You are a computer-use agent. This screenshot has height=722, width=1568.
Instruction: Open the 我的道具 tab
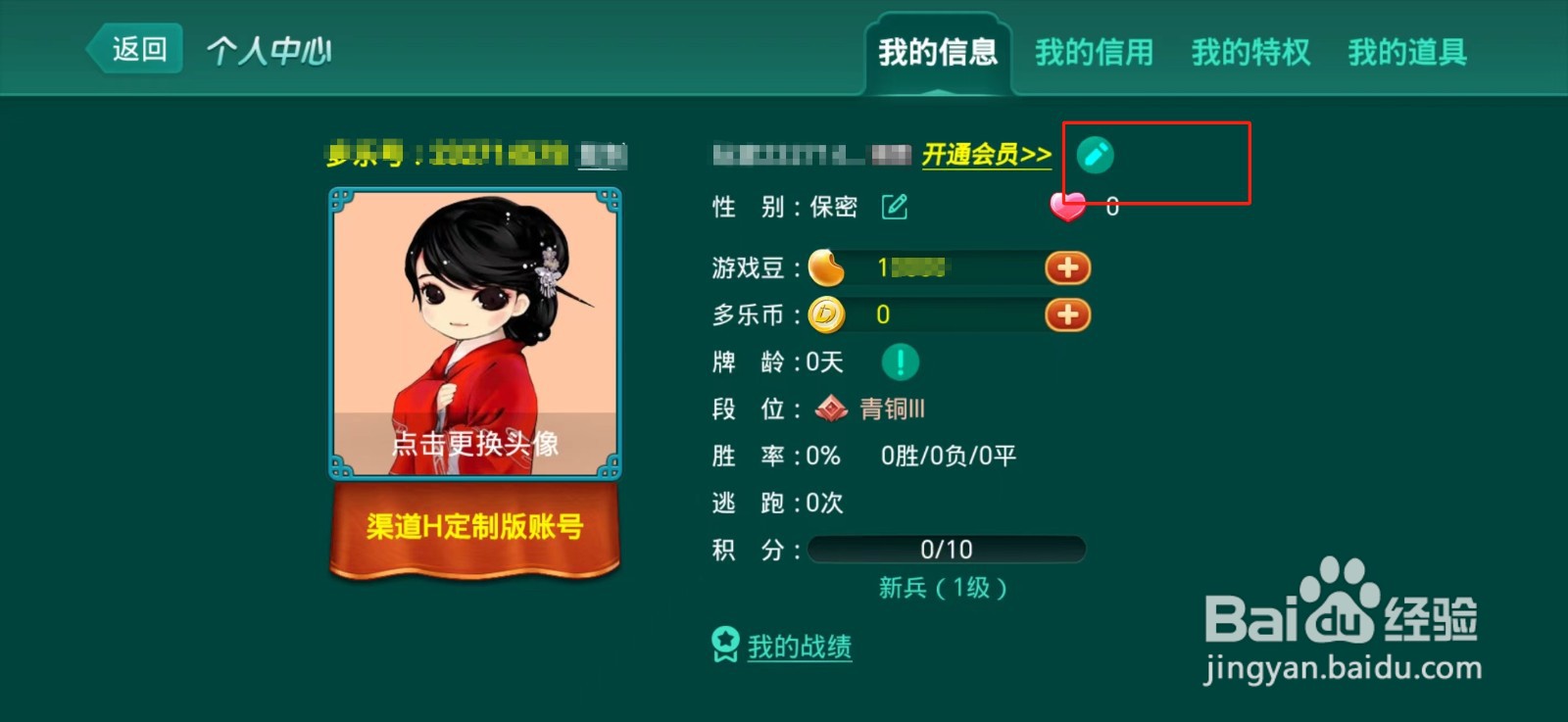coord(1407,53)
